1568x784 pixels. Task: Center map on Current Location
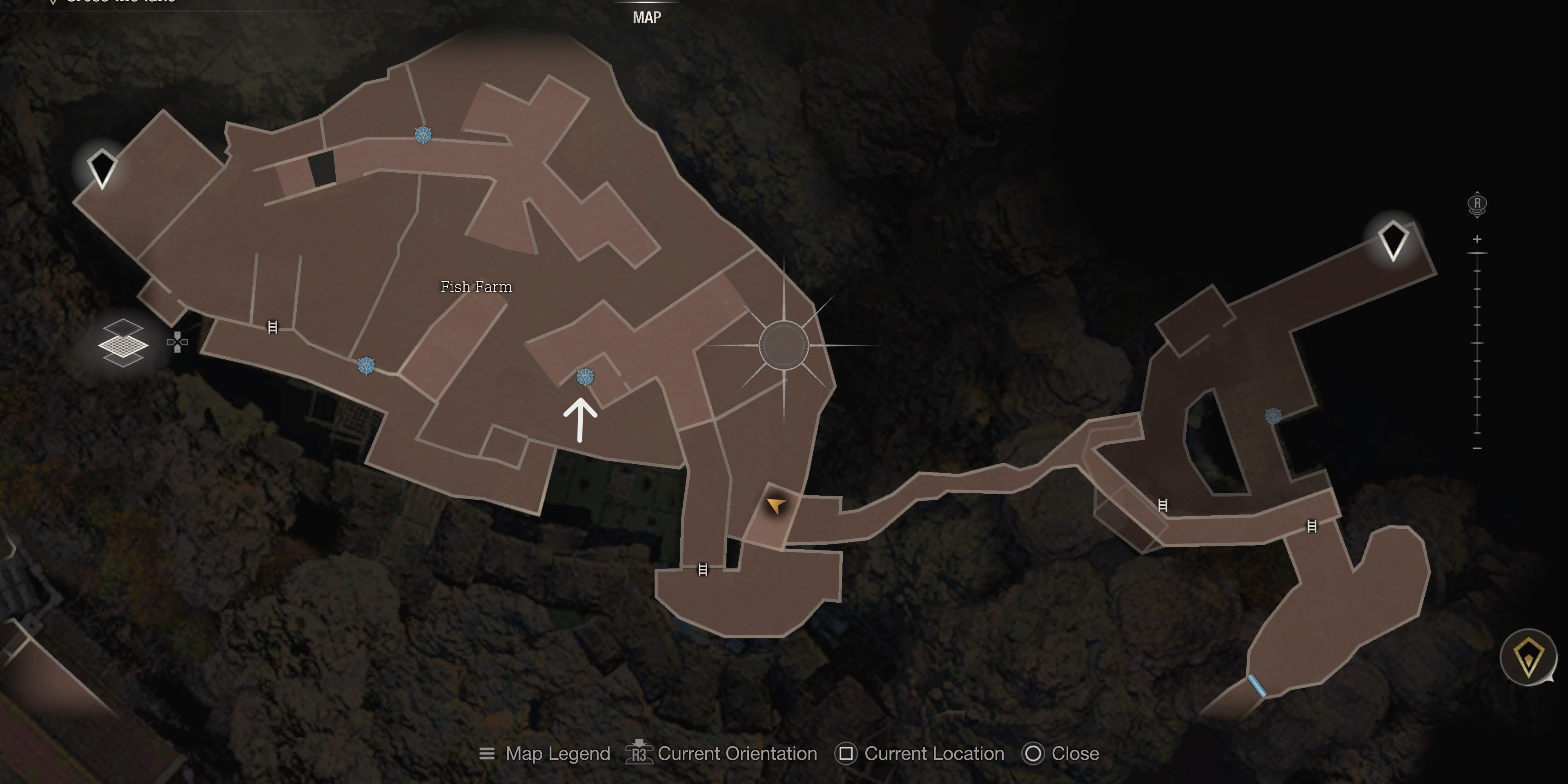[x=920, y=753]
